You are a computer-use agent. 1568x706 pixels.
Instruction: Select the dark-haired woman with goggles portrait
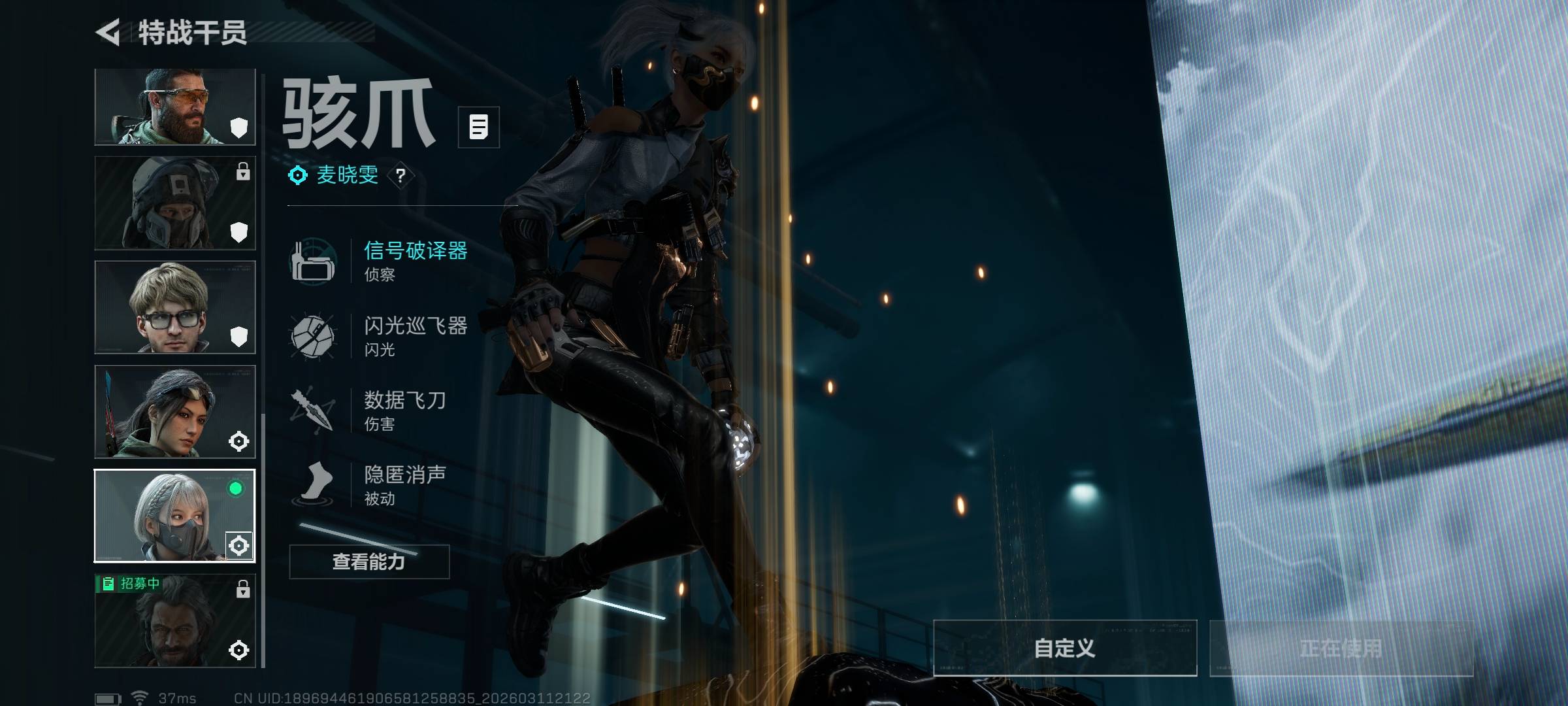174,412
